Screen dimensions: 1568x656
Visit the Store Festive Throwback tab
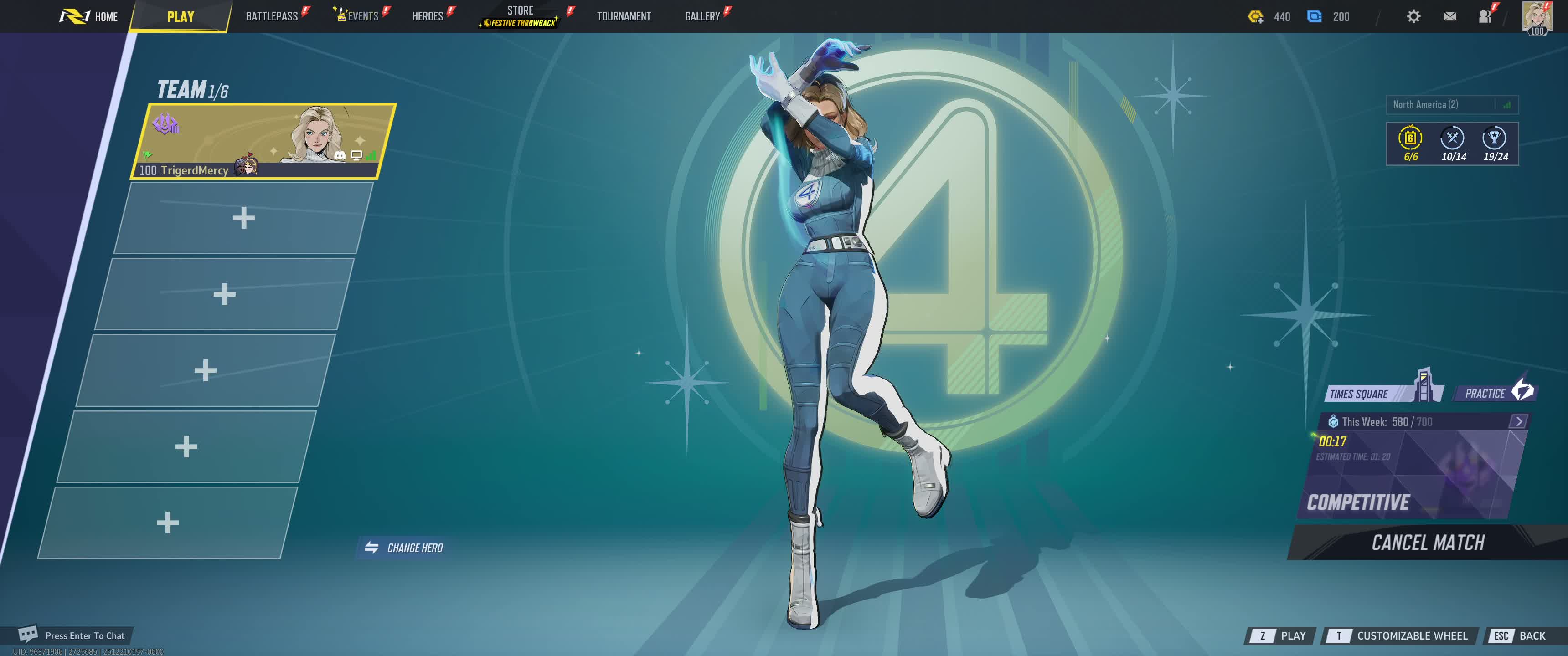tap(521, 16)
